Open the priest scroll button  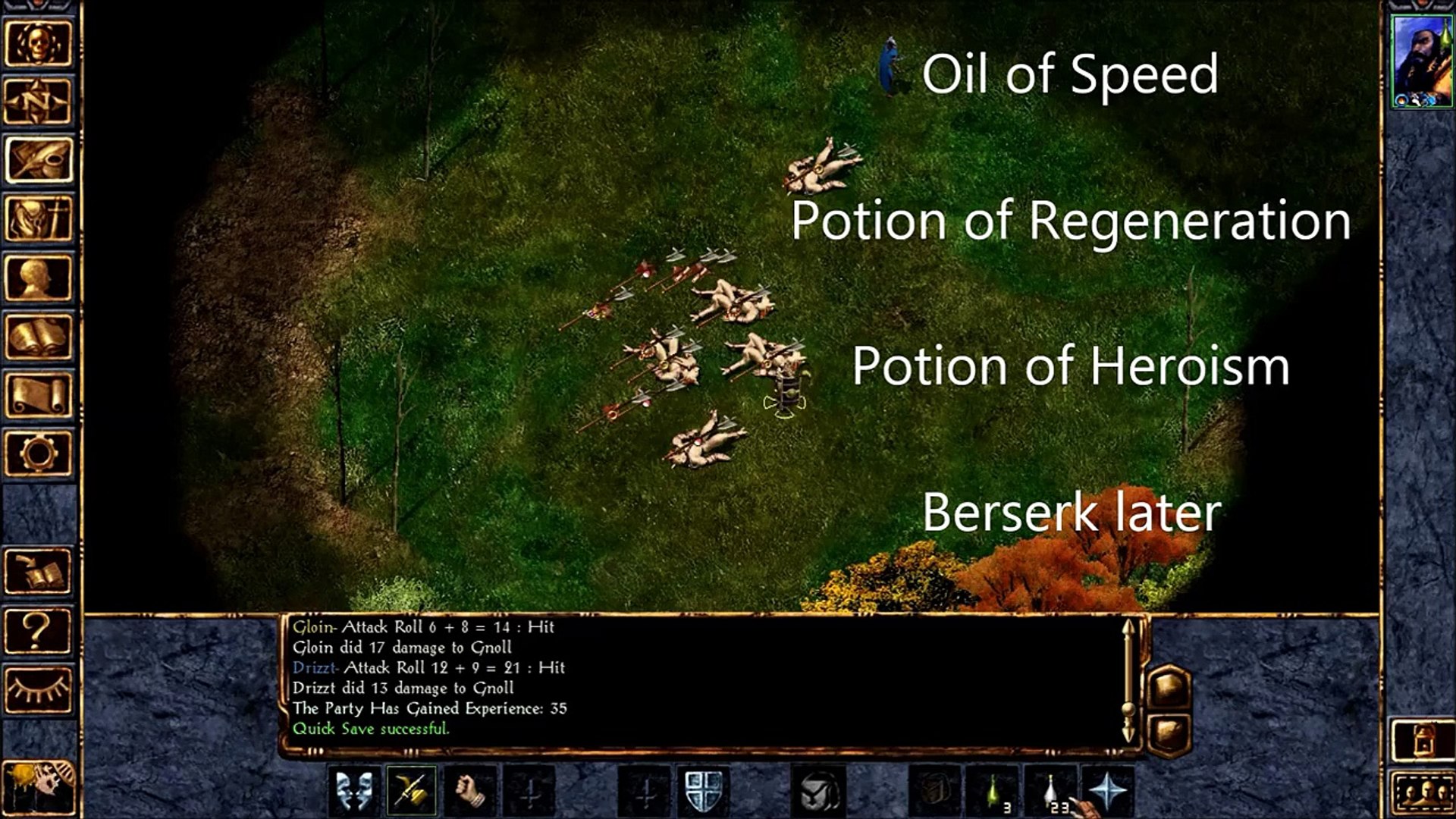(x=39, y=394)
